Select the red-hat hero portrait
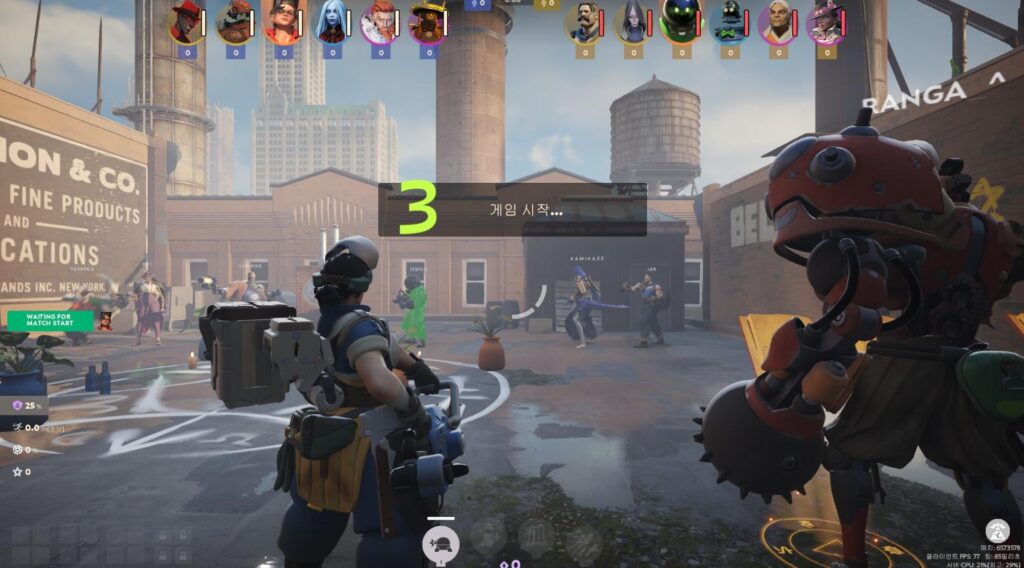 click(185, 22)
